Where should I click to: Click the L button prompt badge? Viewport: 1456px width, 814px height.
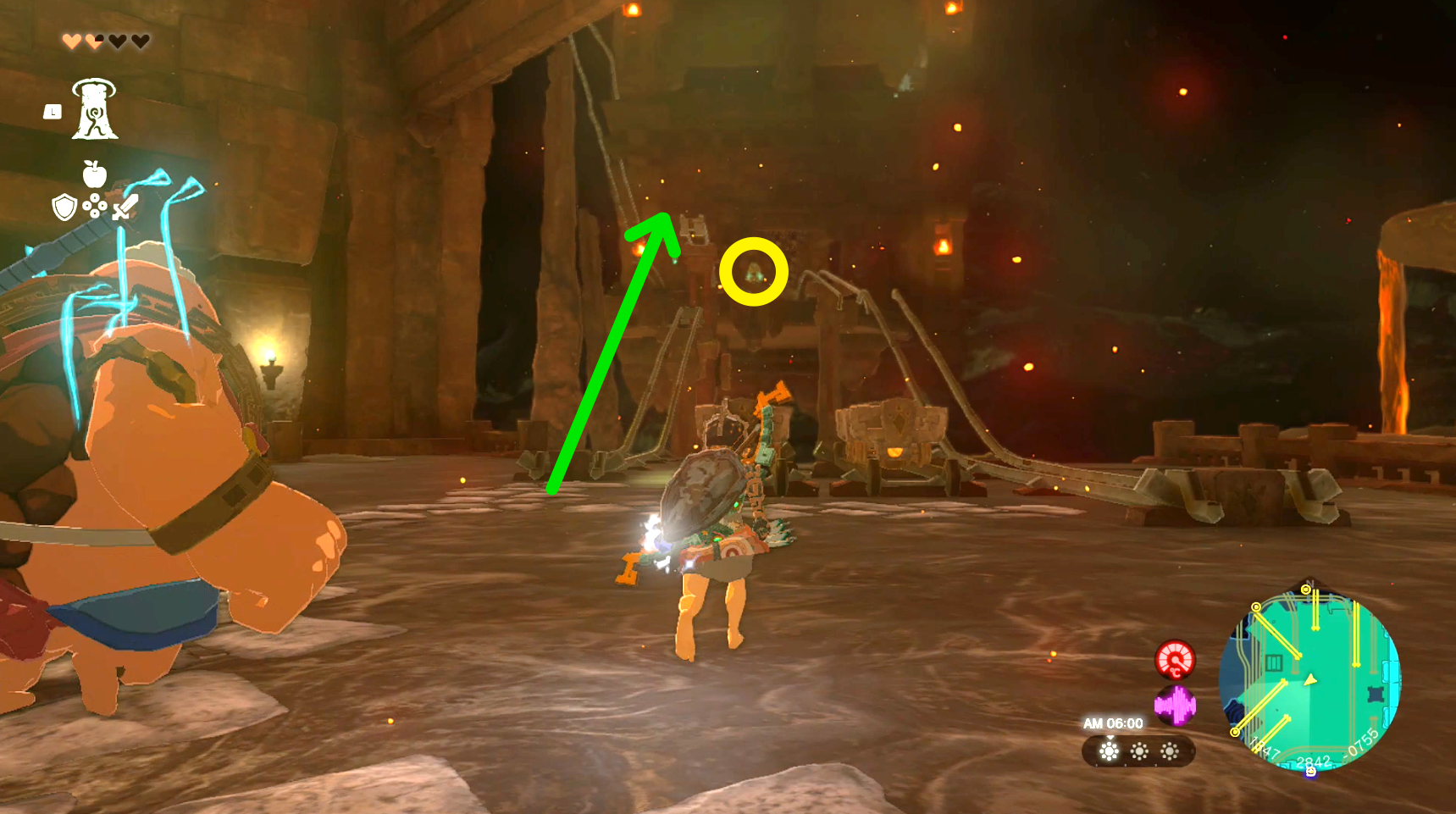(x=53, y=111)
